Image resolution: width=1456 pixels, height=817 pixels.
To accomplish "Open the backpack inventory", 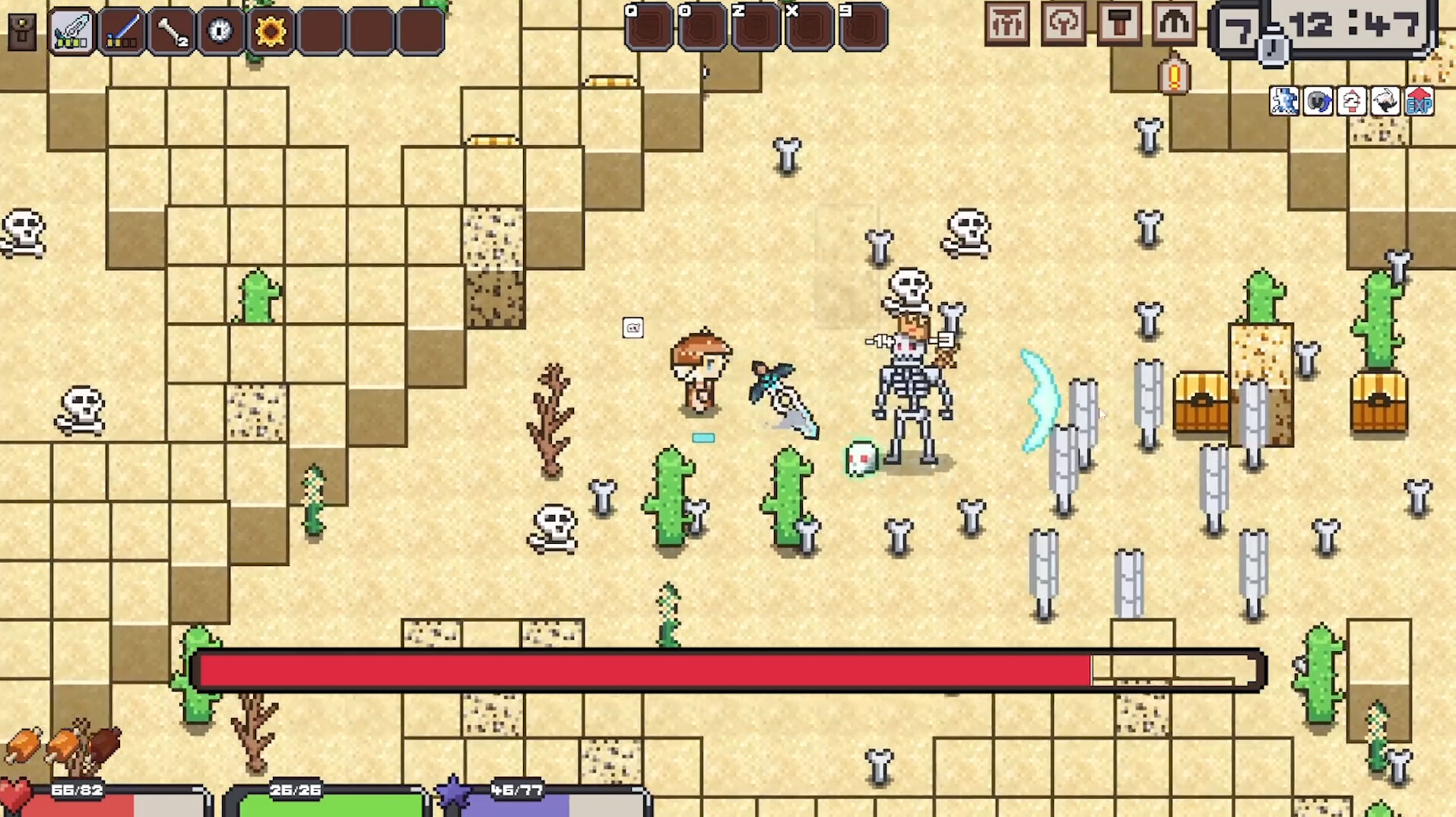I will pos(22,30).
